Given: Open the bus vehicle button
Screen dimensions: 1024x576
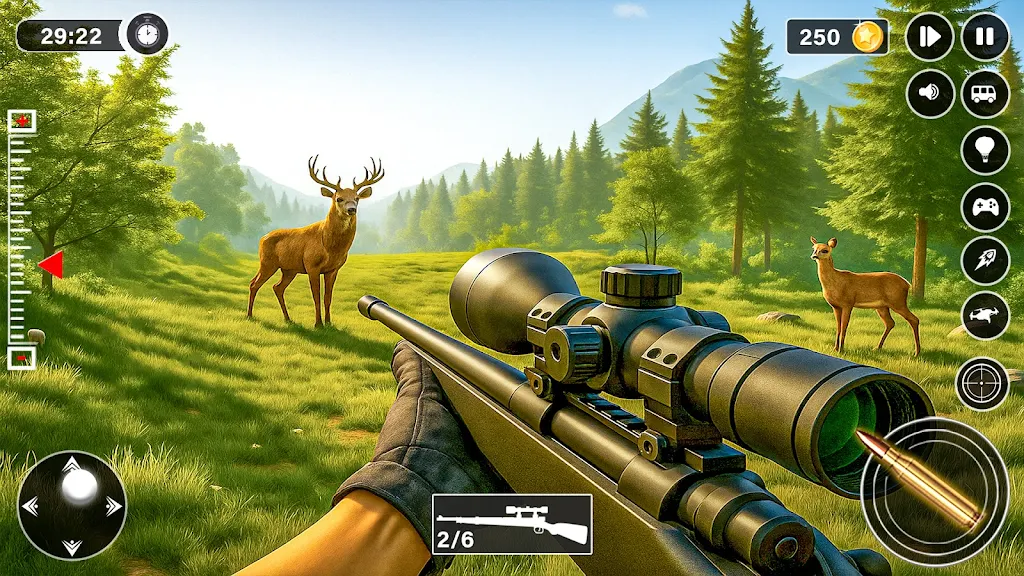Looking at the screenshot, I should pyautogui.click(x=985, y=94).
